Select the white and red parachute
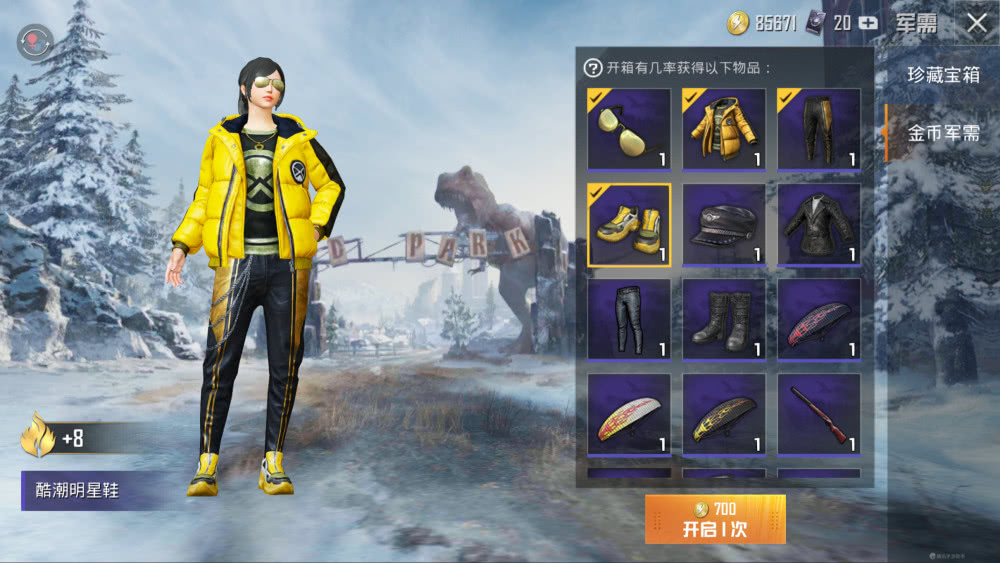This screenshot has width=1000, height=563. [629, 414]
